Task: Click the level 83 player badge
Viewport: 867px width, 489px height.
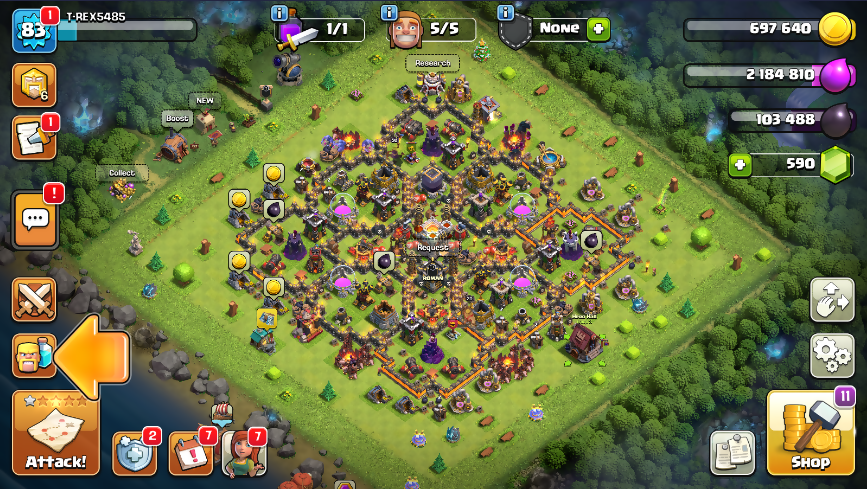Action: click(x=33, y=31)
